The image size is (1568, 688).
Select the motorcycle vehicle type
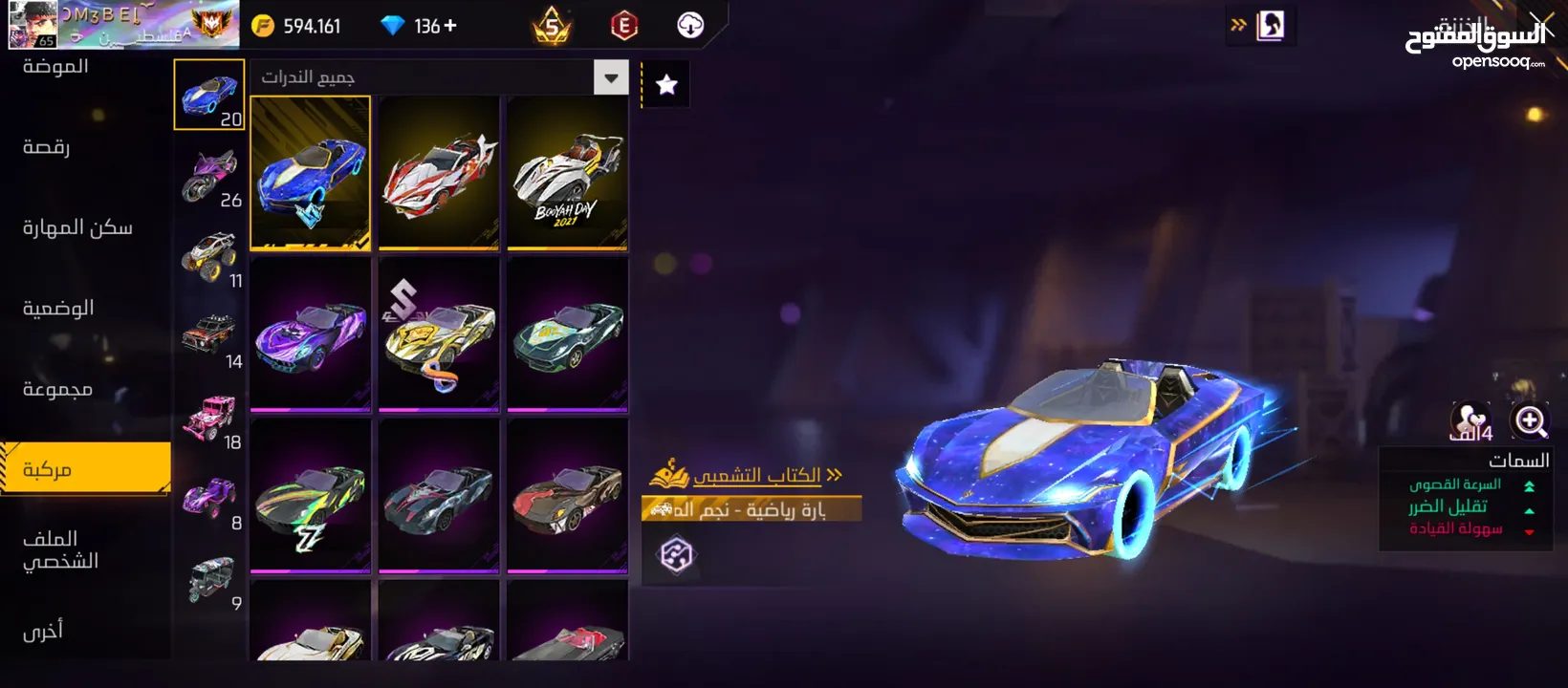210,177
